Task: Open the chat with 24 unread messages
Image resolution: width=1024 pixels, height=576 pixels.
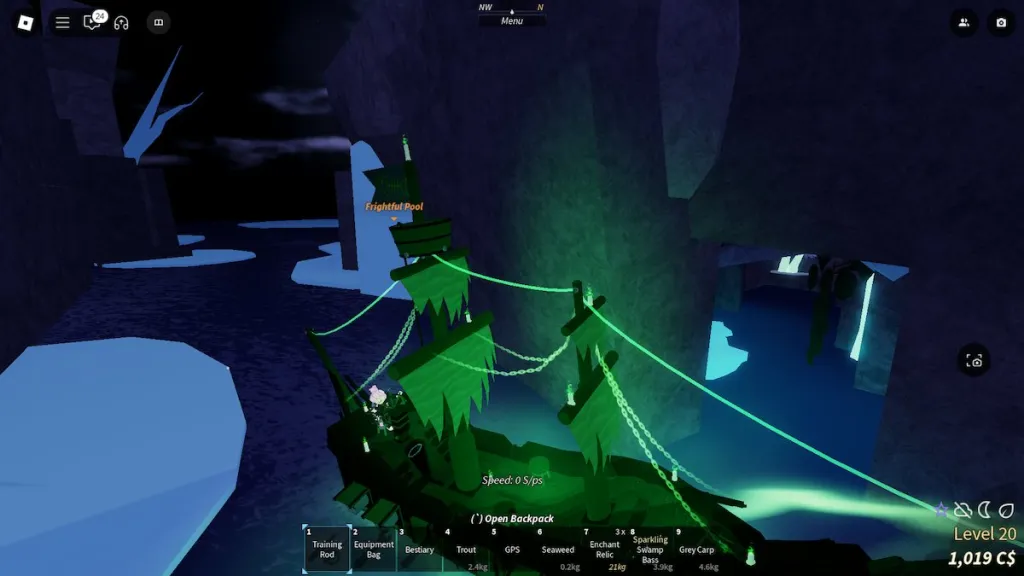Action: [93, 22]
